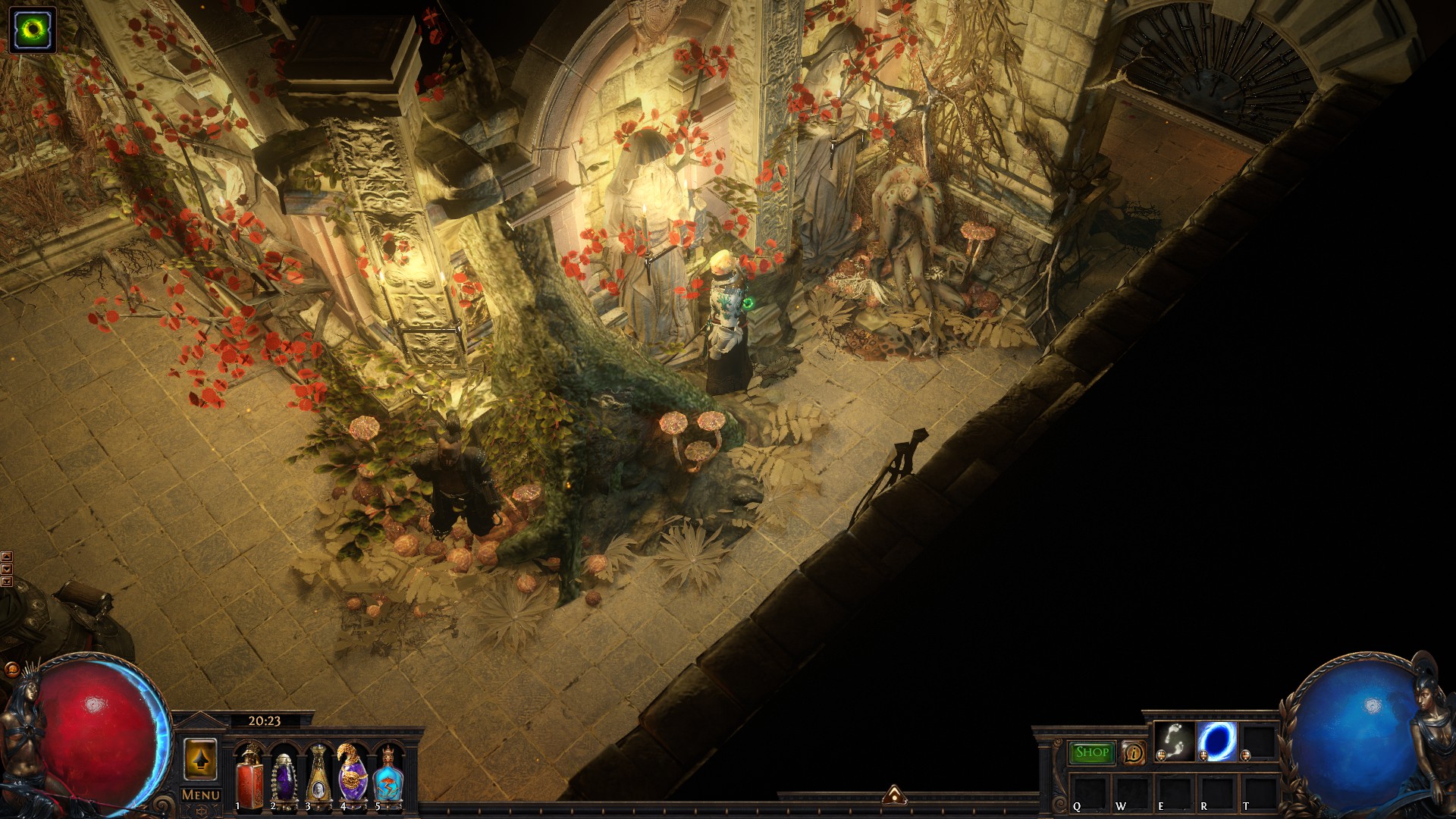The width and height of the screenshot is (1456, 819).
Task: Use the purple studded flask
Action: [x=284, y=778]
